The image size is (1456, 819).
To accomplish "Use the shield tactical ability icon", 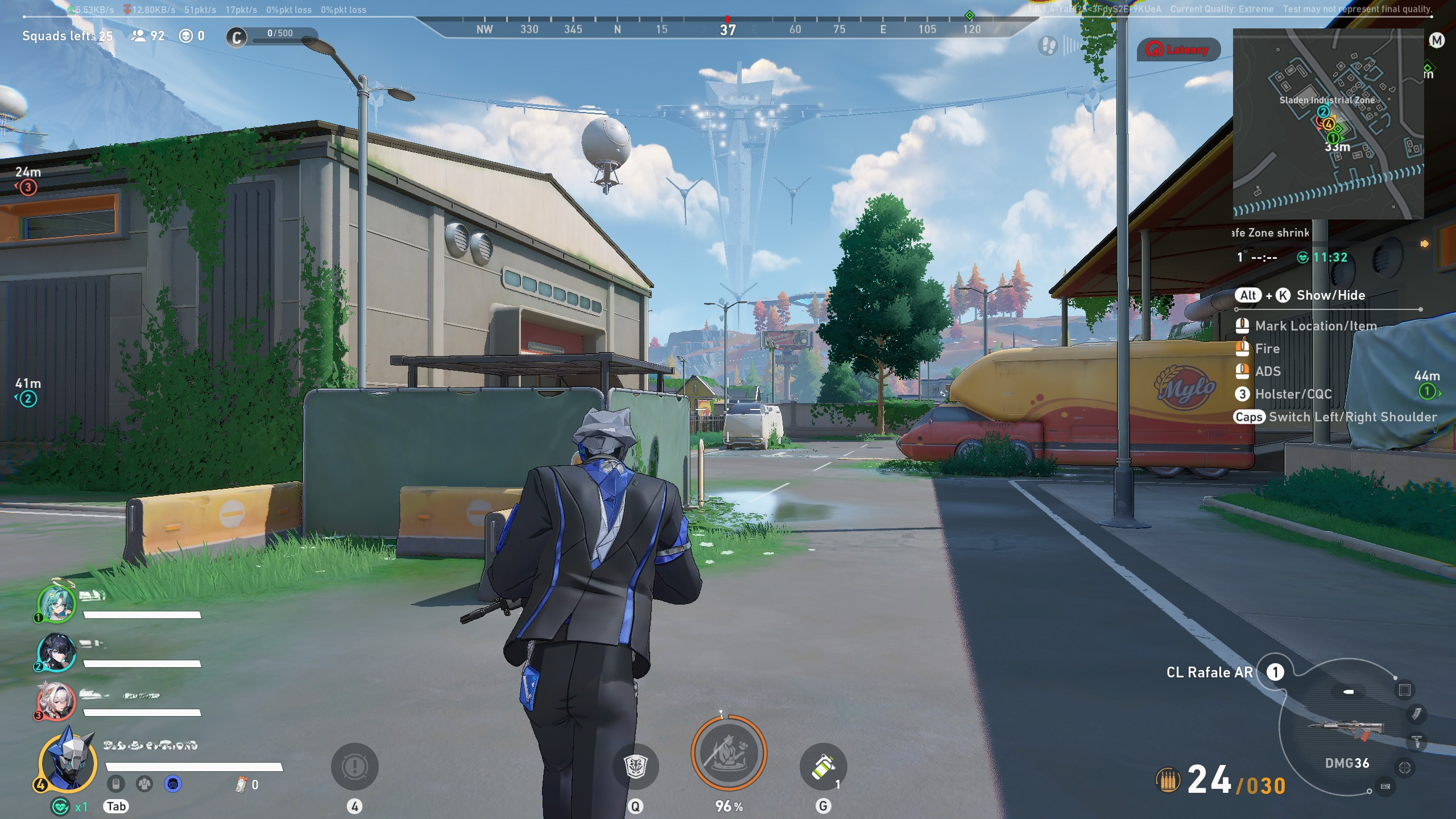I will [x=635, y=767].
